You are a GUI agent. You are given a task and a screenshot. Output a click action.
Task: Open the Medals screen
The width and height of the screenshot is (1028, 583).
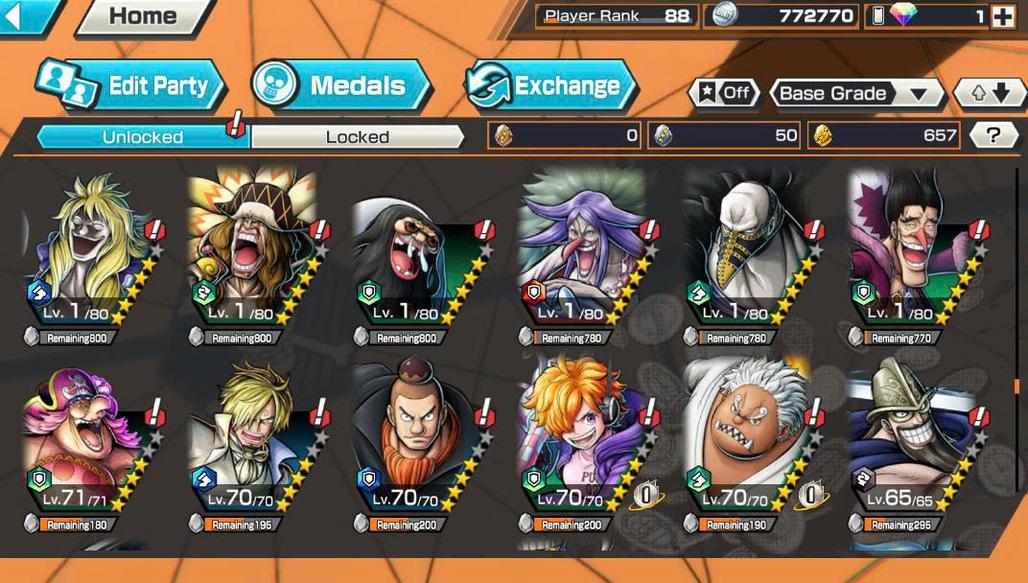341,85
